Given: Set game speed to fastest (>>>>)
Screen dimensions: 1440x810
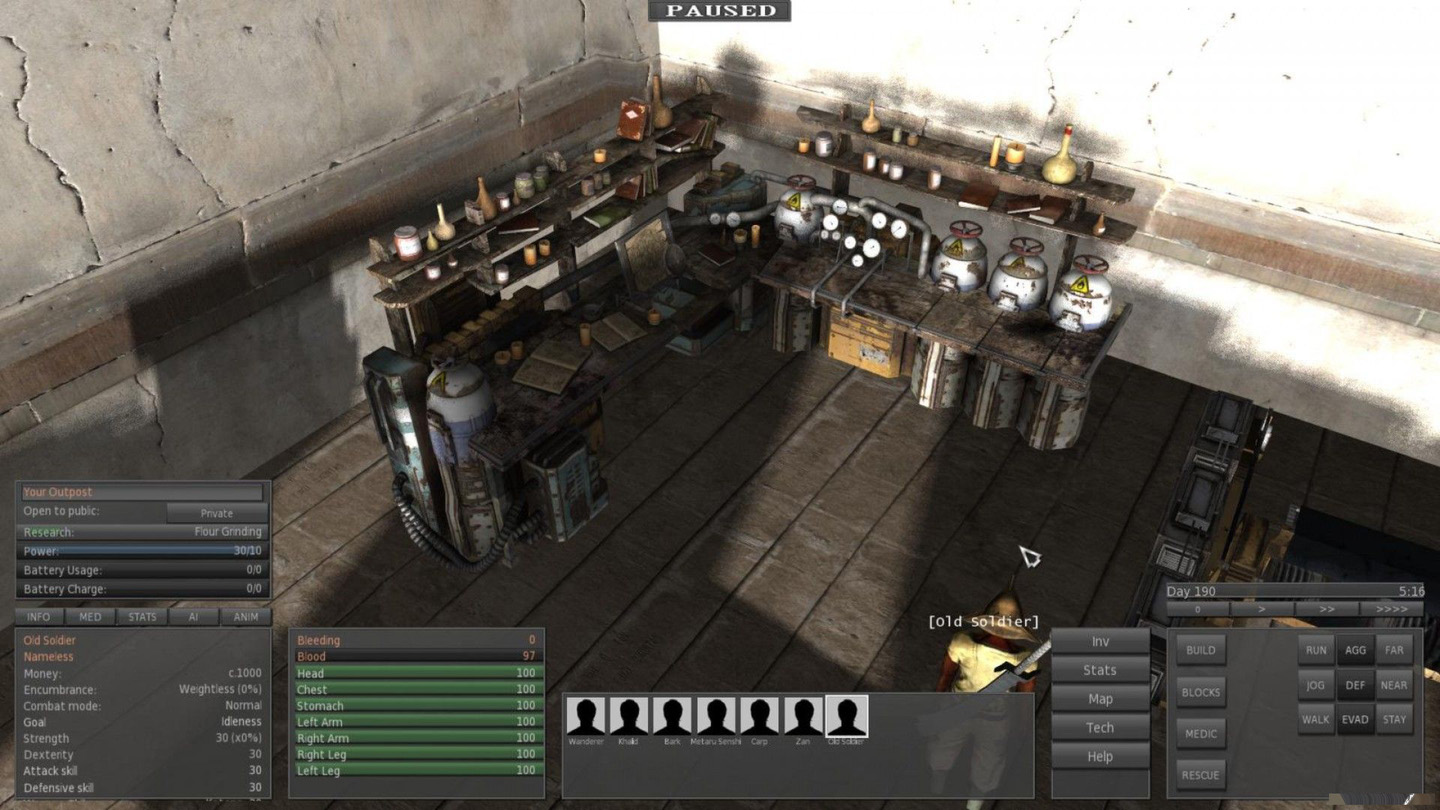Looking at the screenshot, I should [x=1391, y=609].
